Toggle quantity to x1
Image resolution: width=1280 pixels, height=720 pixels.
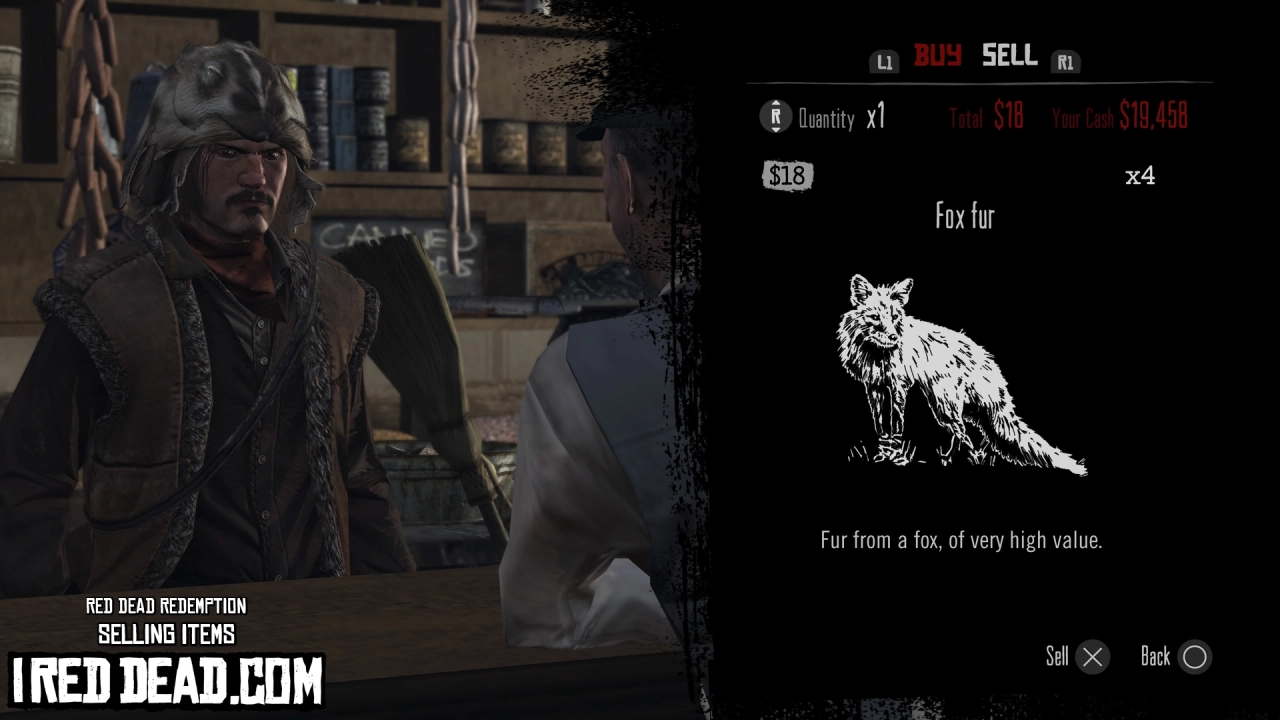(869, 118)
